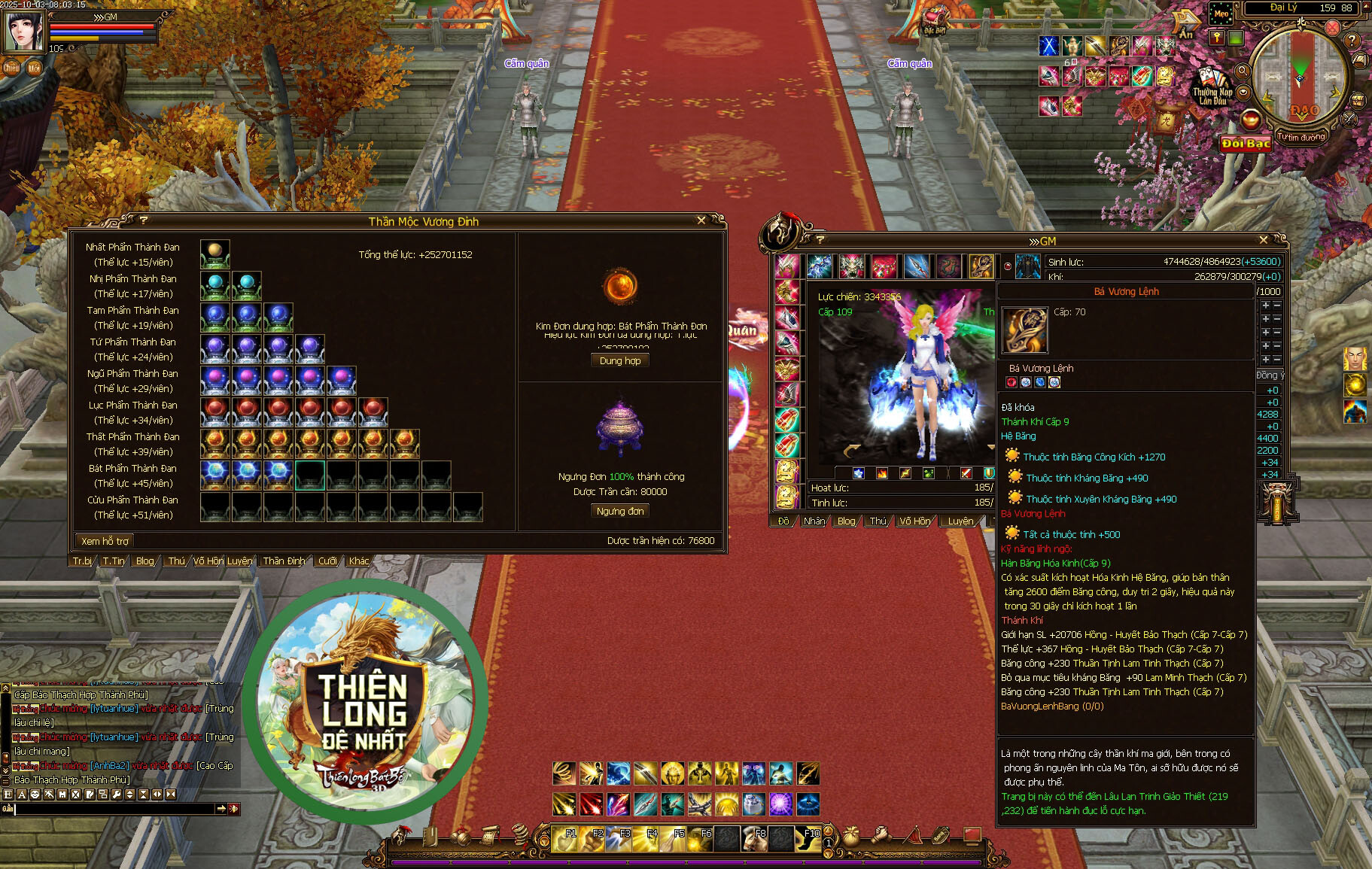Open the Cưới tab
Viewport: 1372px width, 869px height.
(327, 561)
